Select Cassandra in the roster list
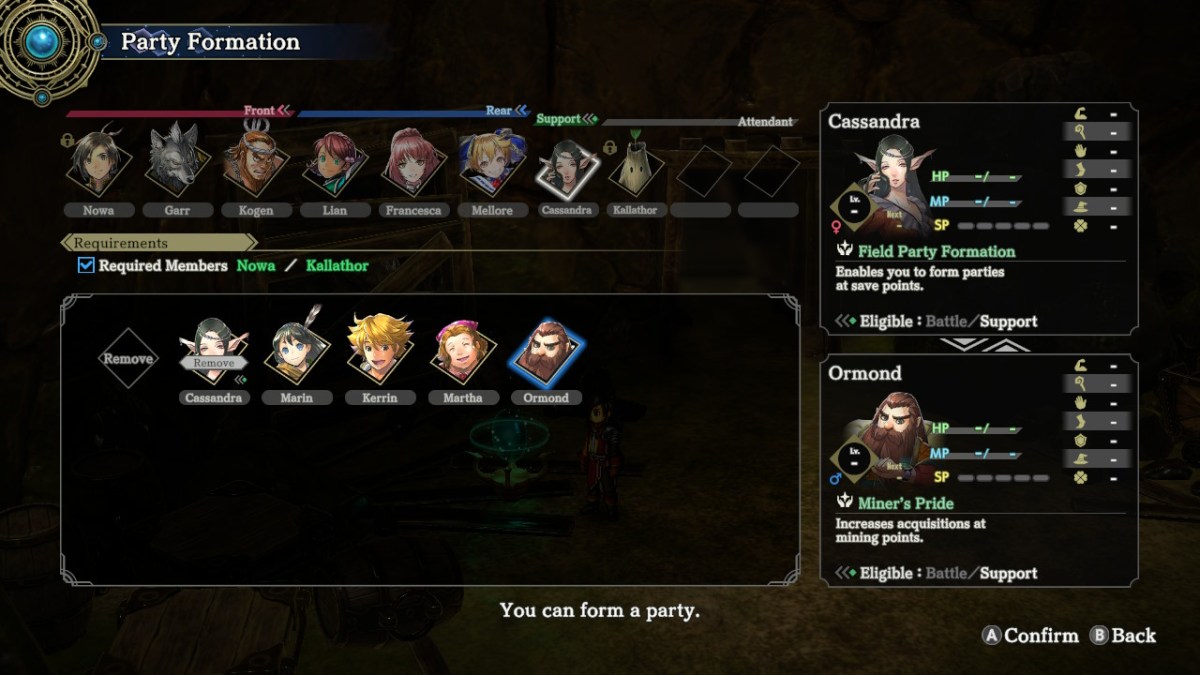This screenshot has width=1200, height=675. [214, 355]
